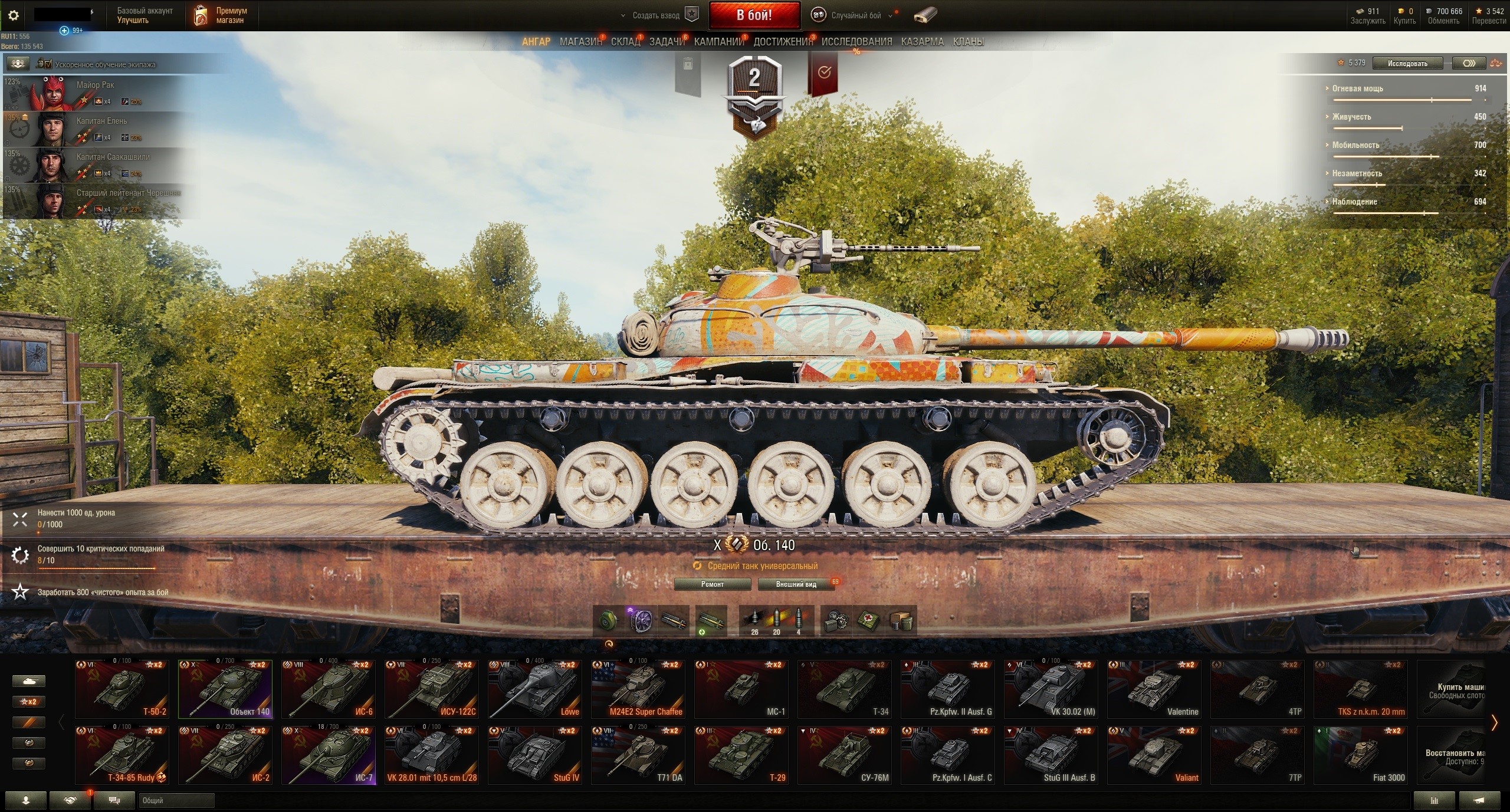Select the Объект 140 tank thumbnail
Screen dimensions: 1510x812
point(225,689)
